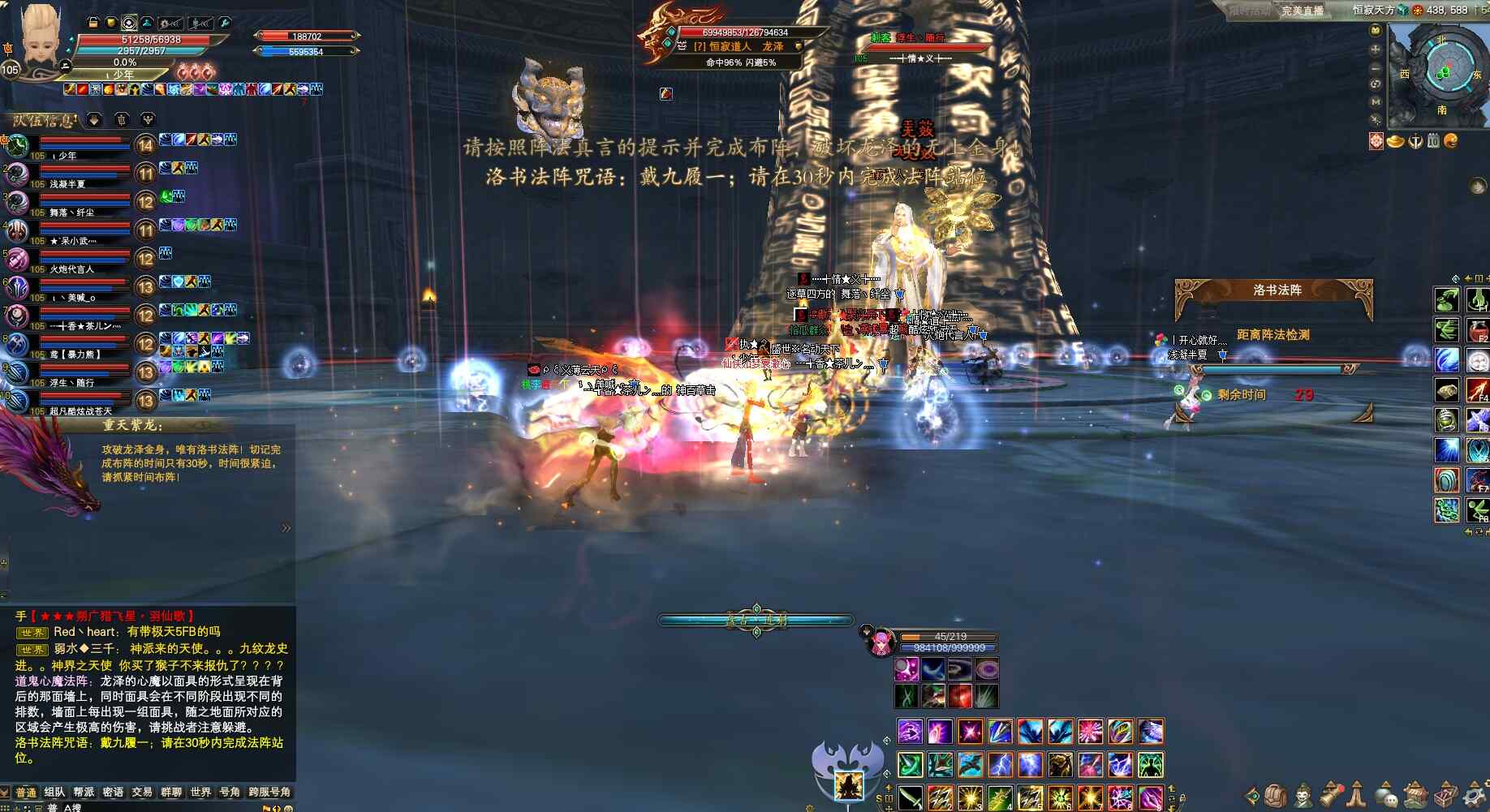Click the pink-haired pet portrait
Viewport: 1490px width, 812px height.
(878, 642)
